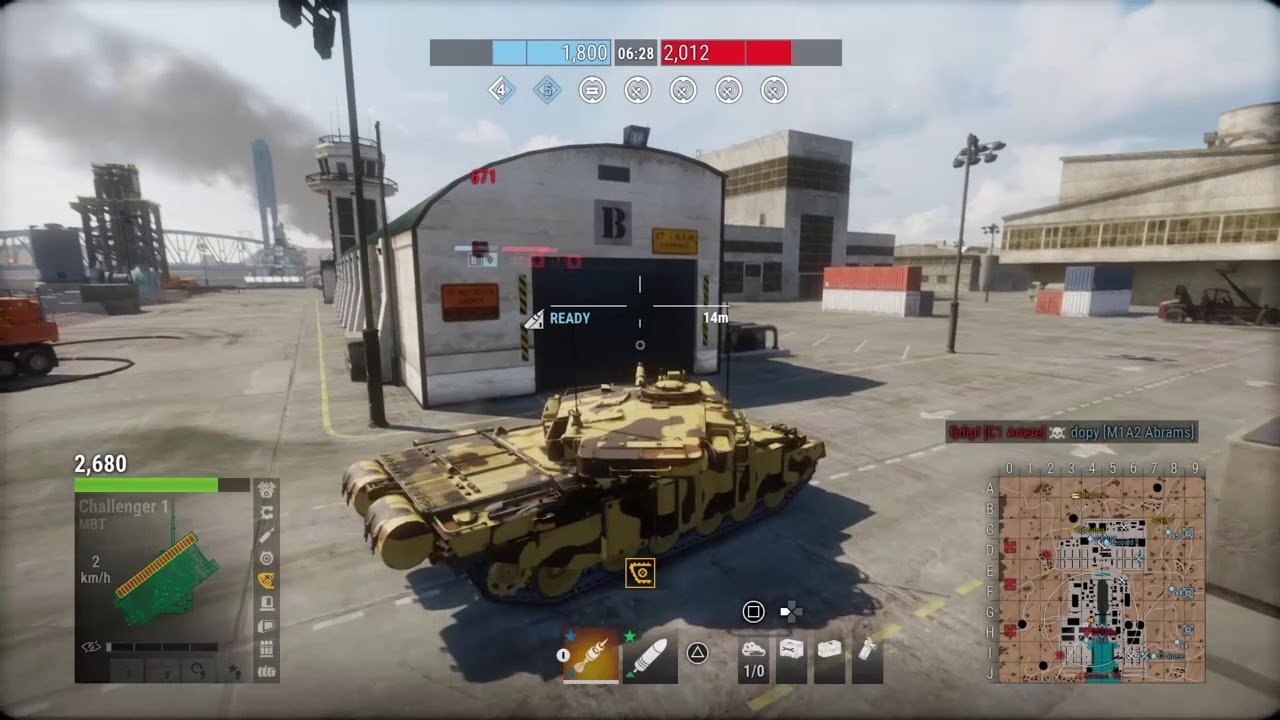1280x720 pixels.
Task: Select the diamond team marker numbered 4
Action: tap(501, 91)
